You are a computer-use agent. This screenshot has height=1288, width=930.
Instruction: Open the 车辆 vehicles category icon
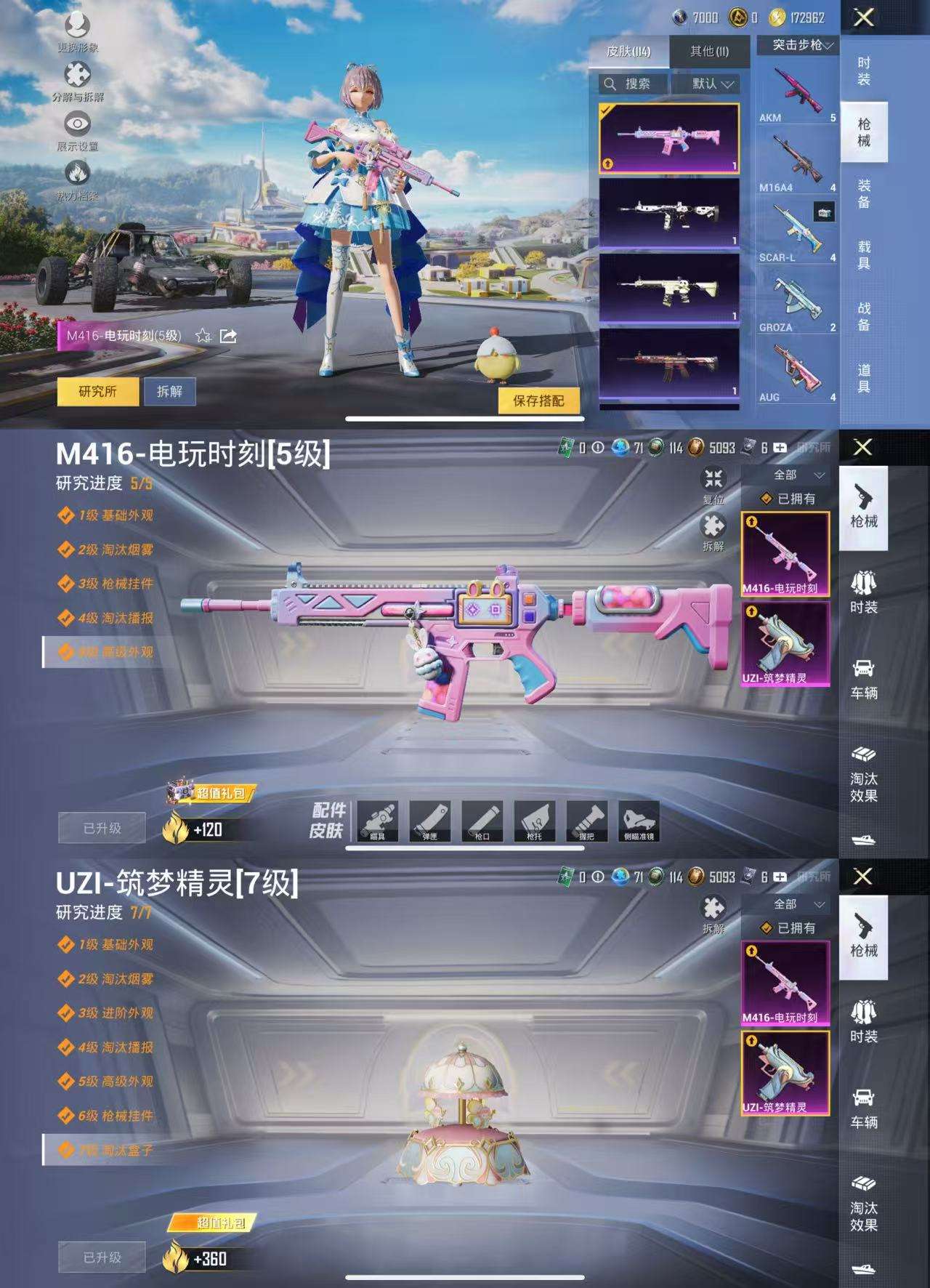(x=865, y=676)
